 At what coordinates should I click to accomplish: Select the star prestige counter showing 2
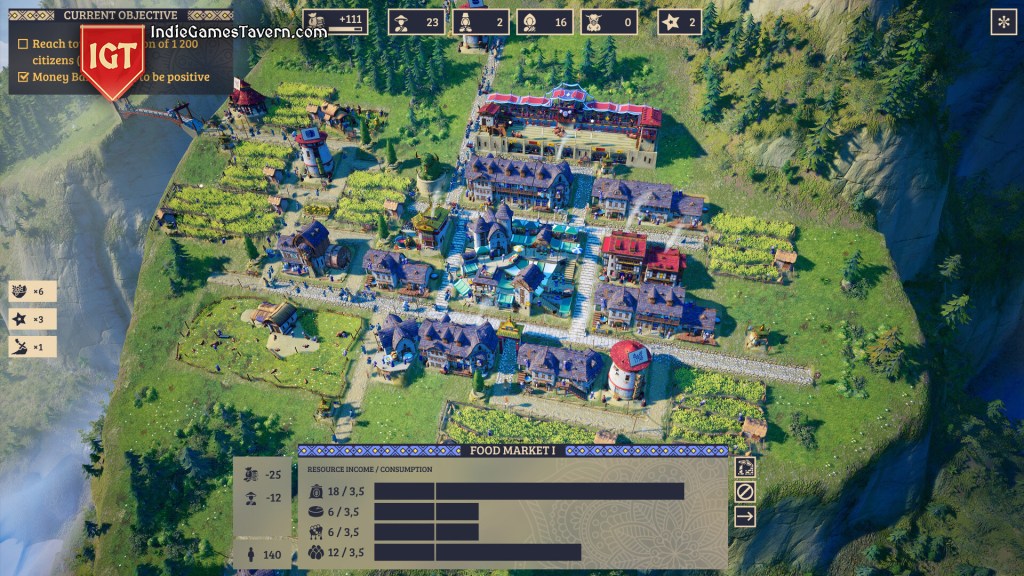[x=679, y=22]
